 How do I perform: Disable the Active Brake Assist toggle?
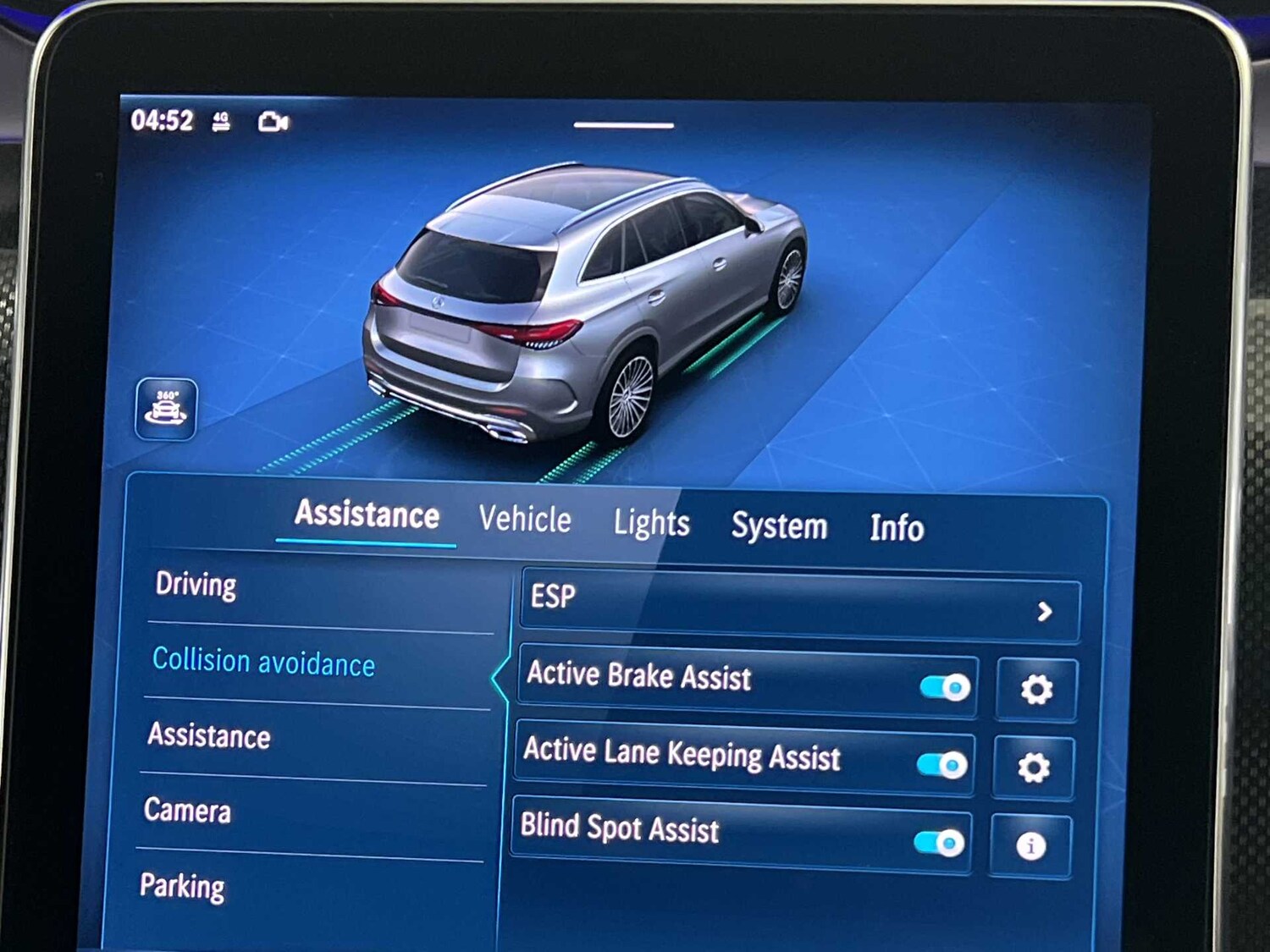[946, 688]
